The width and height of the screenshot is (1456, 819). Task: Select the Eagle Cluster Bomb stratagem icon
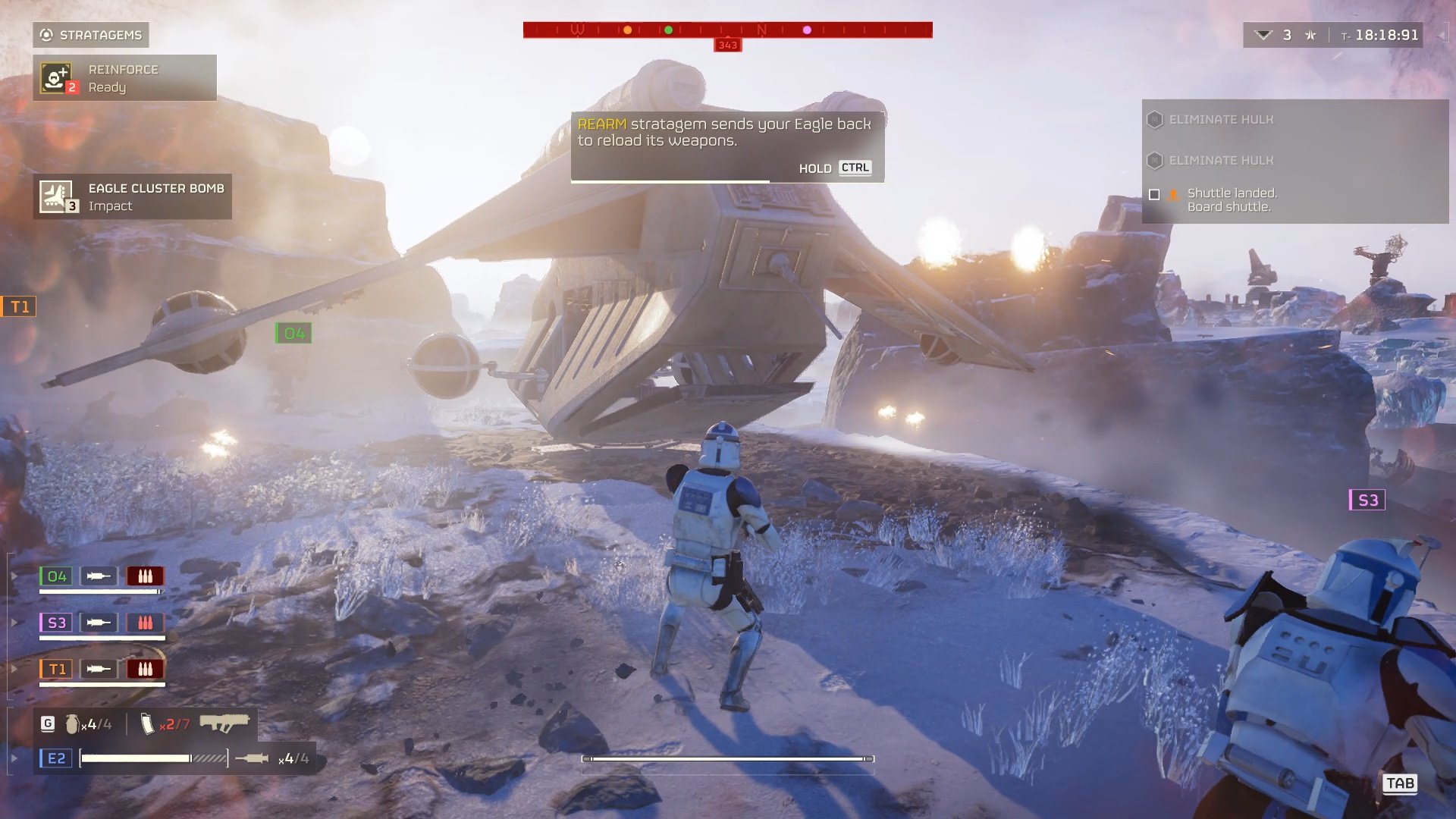click(55, 196)
